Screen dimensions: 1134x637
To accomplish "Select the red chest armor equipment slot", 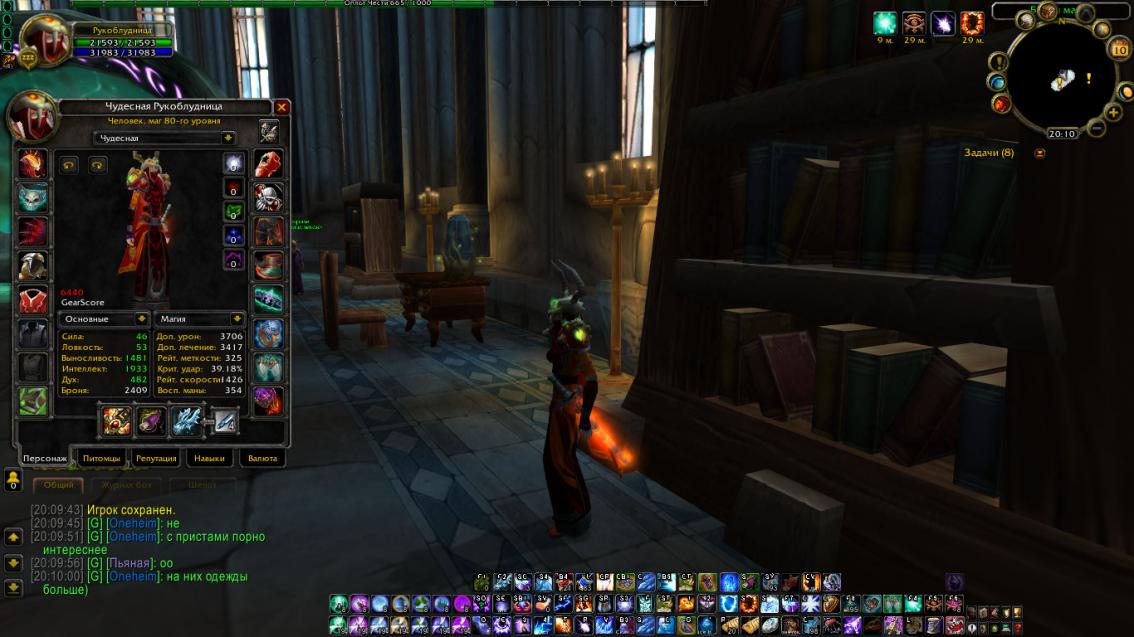I will pos(32,298).
